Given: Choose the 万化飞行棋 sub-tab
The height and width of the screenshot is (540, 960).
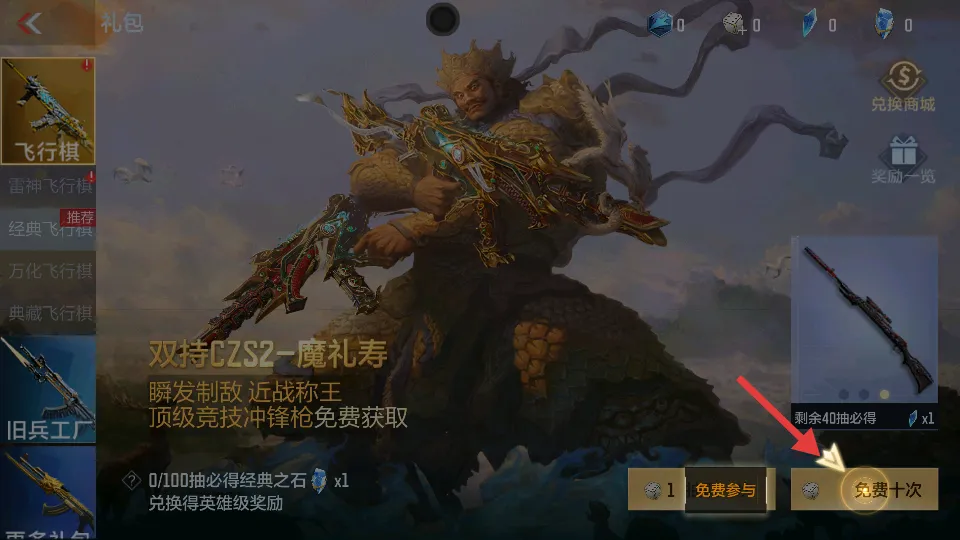Looking at the screenshot, I should coord(48,271).
